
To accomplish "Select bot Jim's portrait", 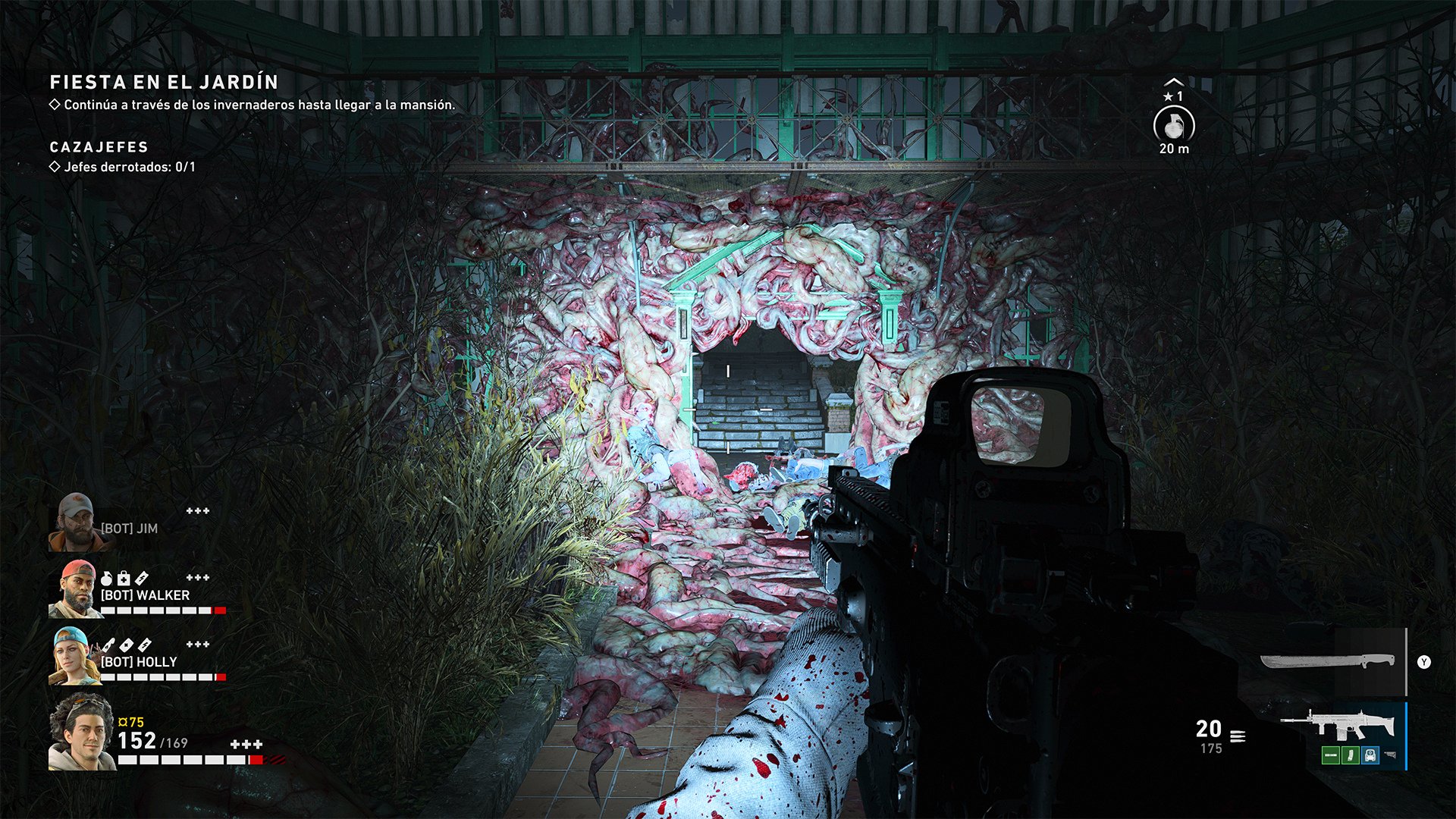I will point(74,522).
